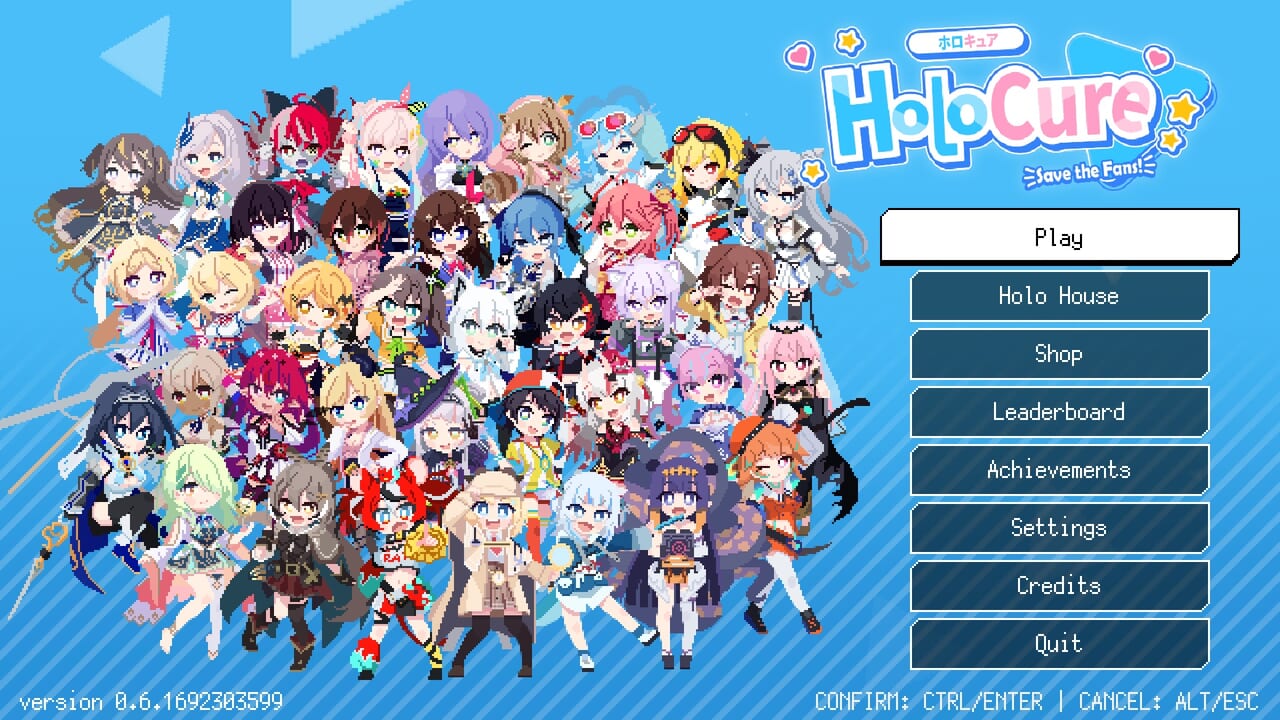1280x720 pixels.
Task: Quit the game
Action: 1059,644
